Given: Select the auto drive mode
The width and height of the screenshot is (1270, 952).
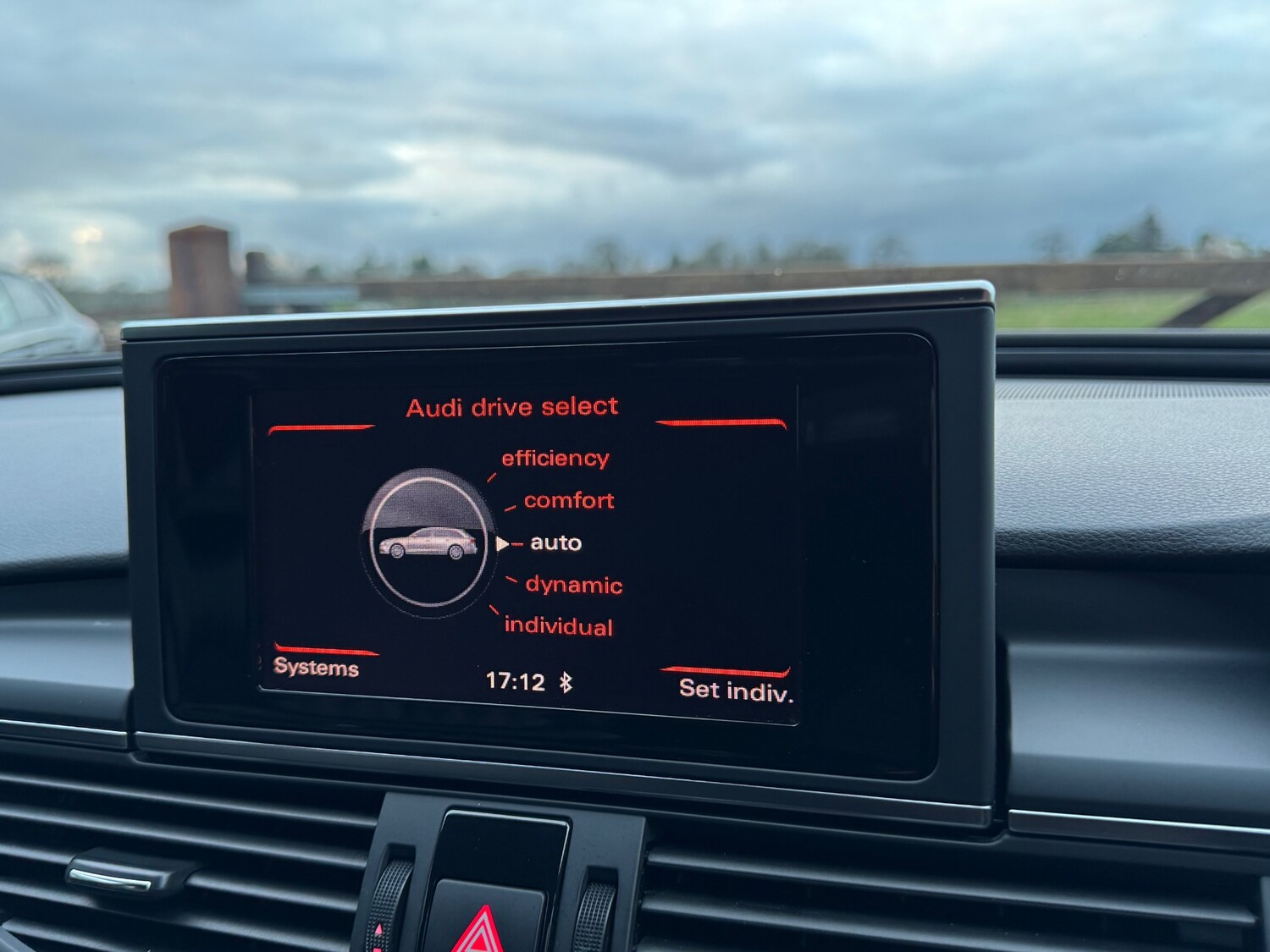Looking at the screenshot, I should click(555, 542).
